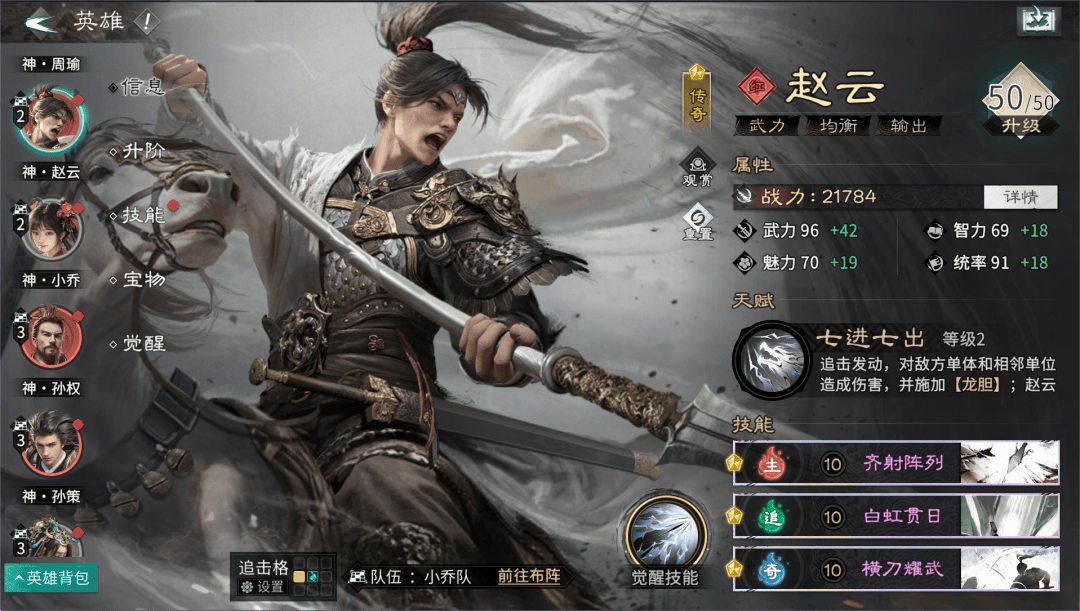Select hero 神·孙权 portrait

coord(50,336)
